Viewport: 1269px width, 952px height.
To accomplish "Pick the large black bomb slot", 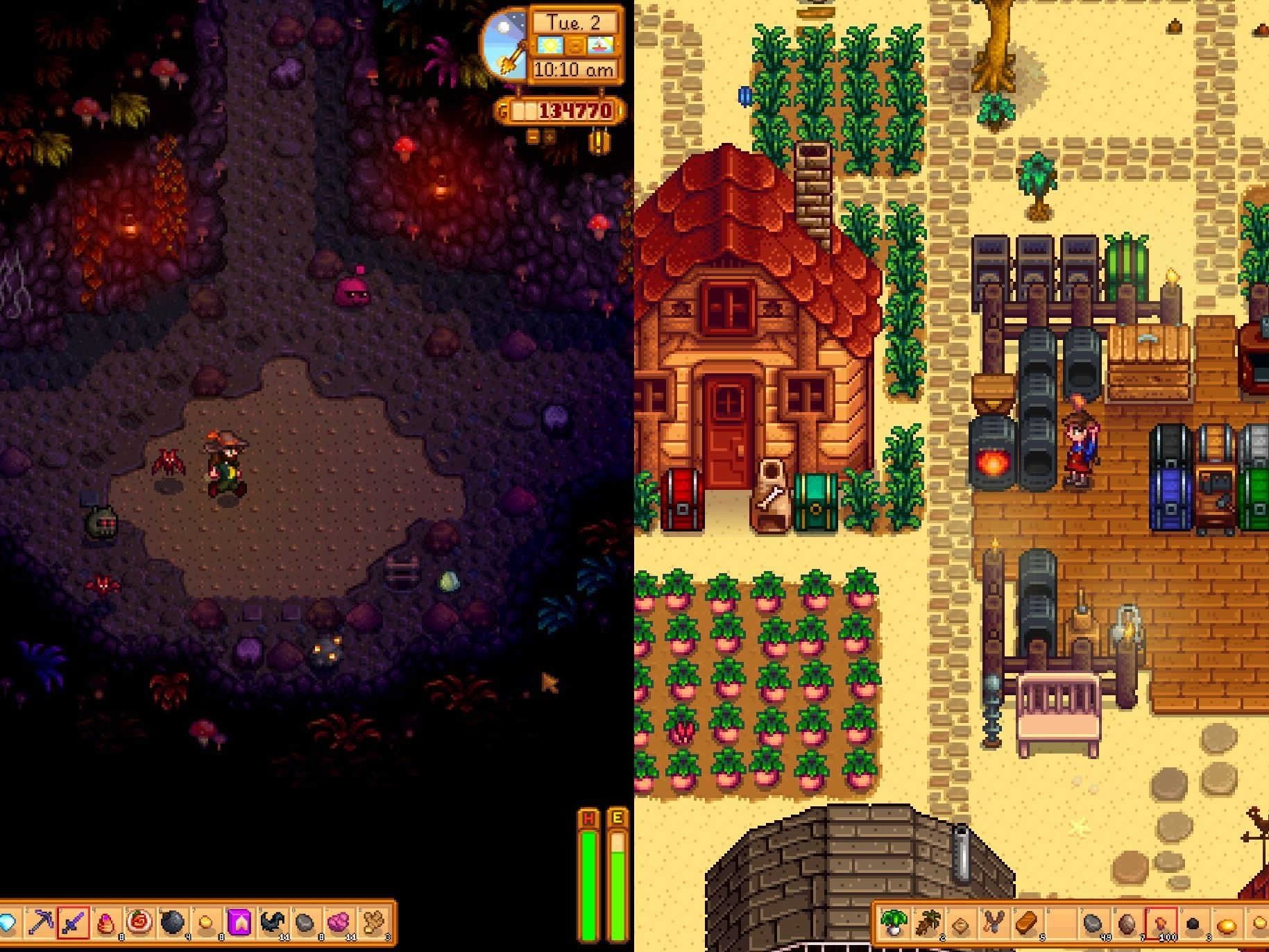I will point(173,923).
